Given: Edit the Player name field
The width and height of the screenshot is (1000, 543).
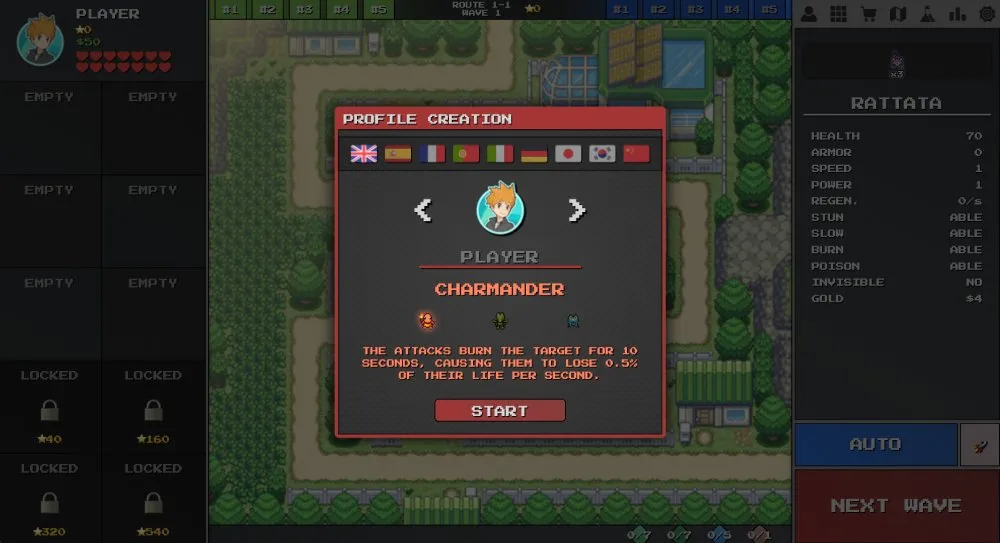Looking at the screenshot, I should (499, 257).
